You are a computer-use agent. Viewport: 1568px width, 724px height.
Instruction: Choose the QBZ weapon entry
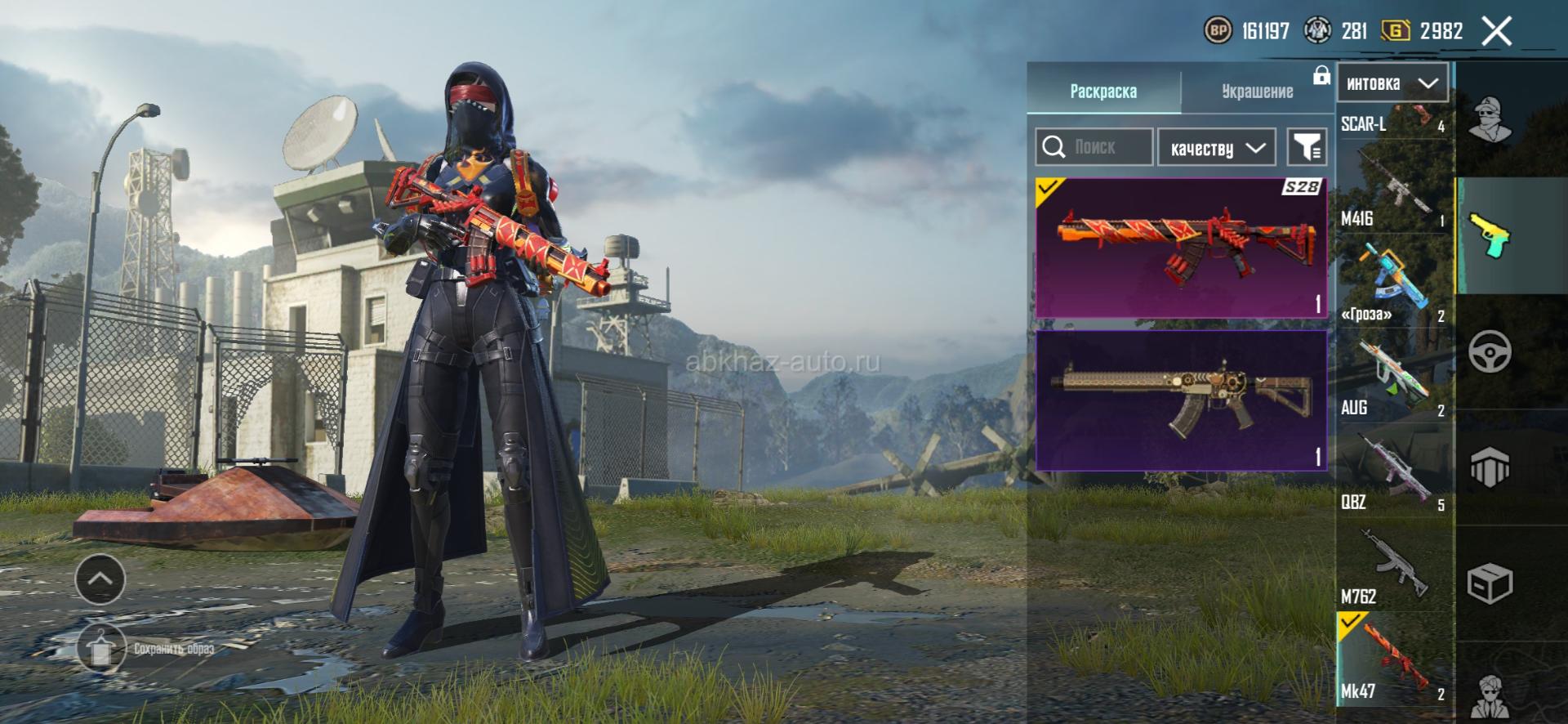click(1392, 471)
